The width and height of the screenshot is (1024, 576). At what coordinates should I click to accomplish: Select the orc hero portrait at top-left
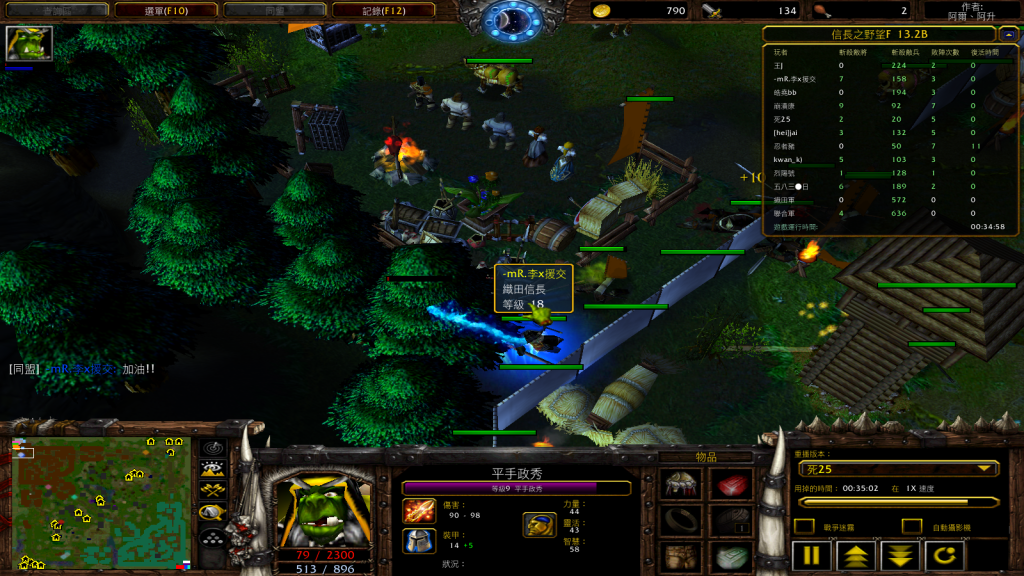point(28,44)
